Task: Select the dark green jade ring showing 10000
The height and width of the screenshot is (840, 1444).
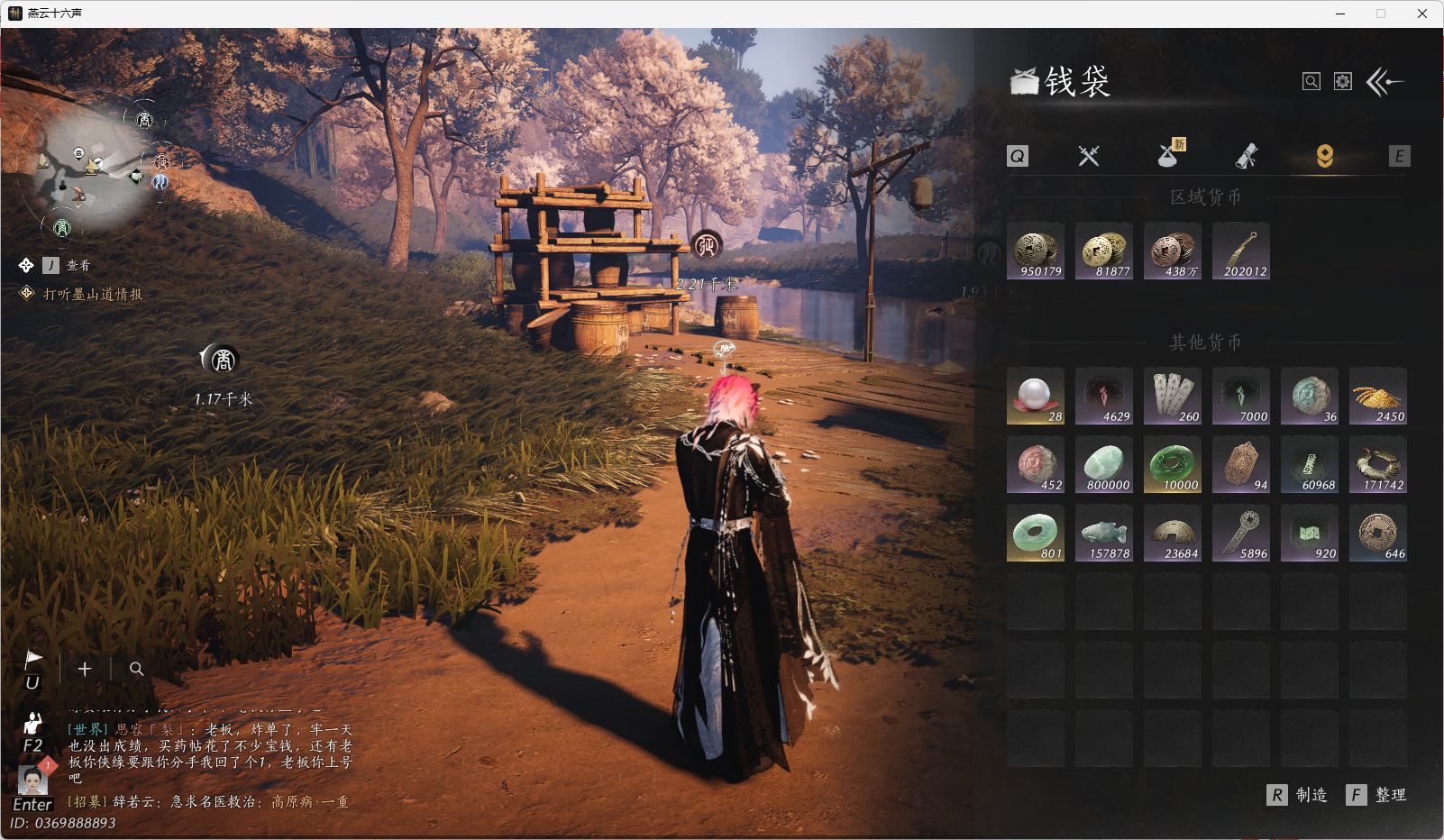Action: click(x=1173, y=465)
